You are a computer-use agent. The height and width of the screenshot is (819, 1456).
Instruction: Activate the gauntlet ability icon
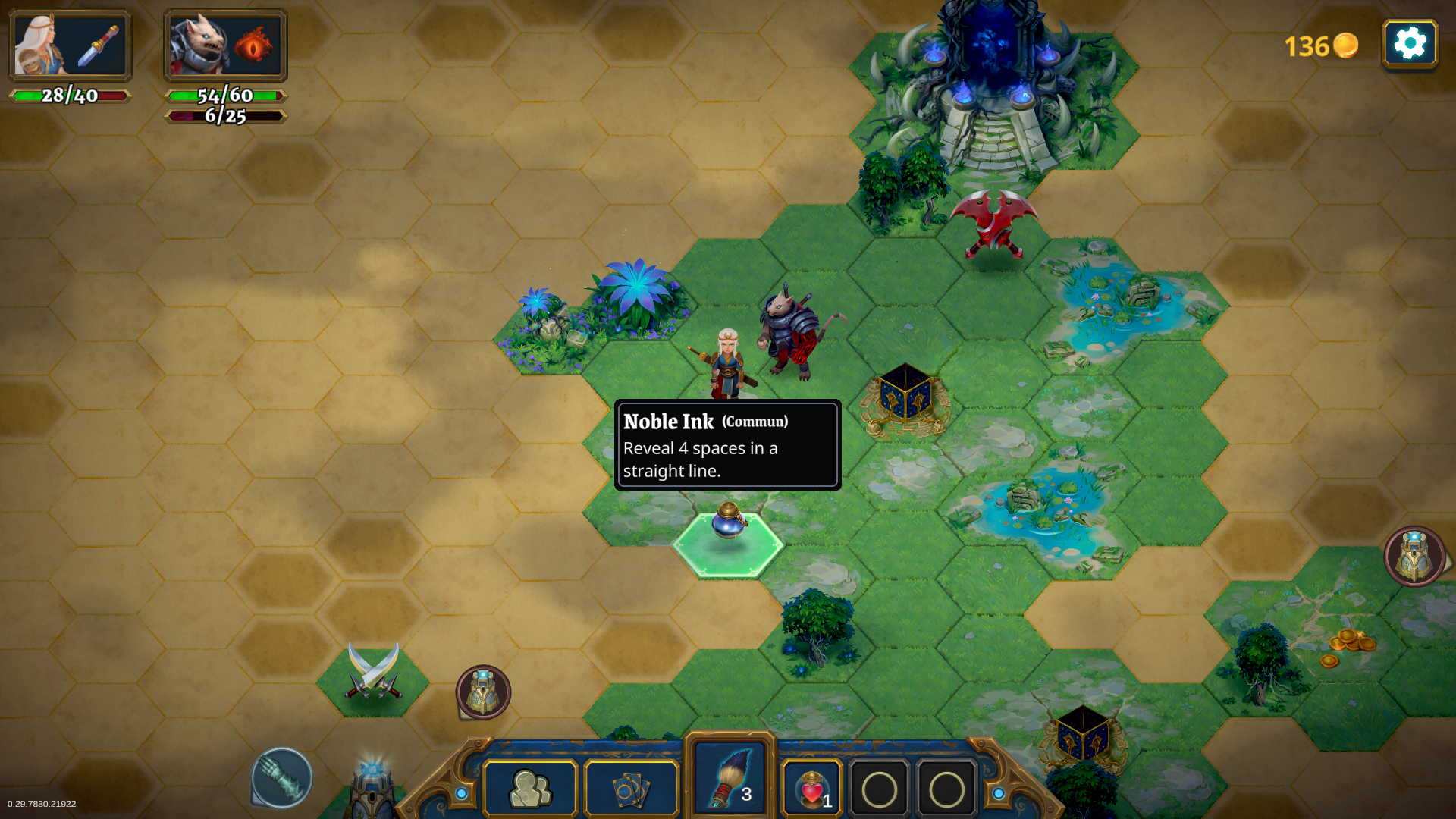click(x=282, y=777)
